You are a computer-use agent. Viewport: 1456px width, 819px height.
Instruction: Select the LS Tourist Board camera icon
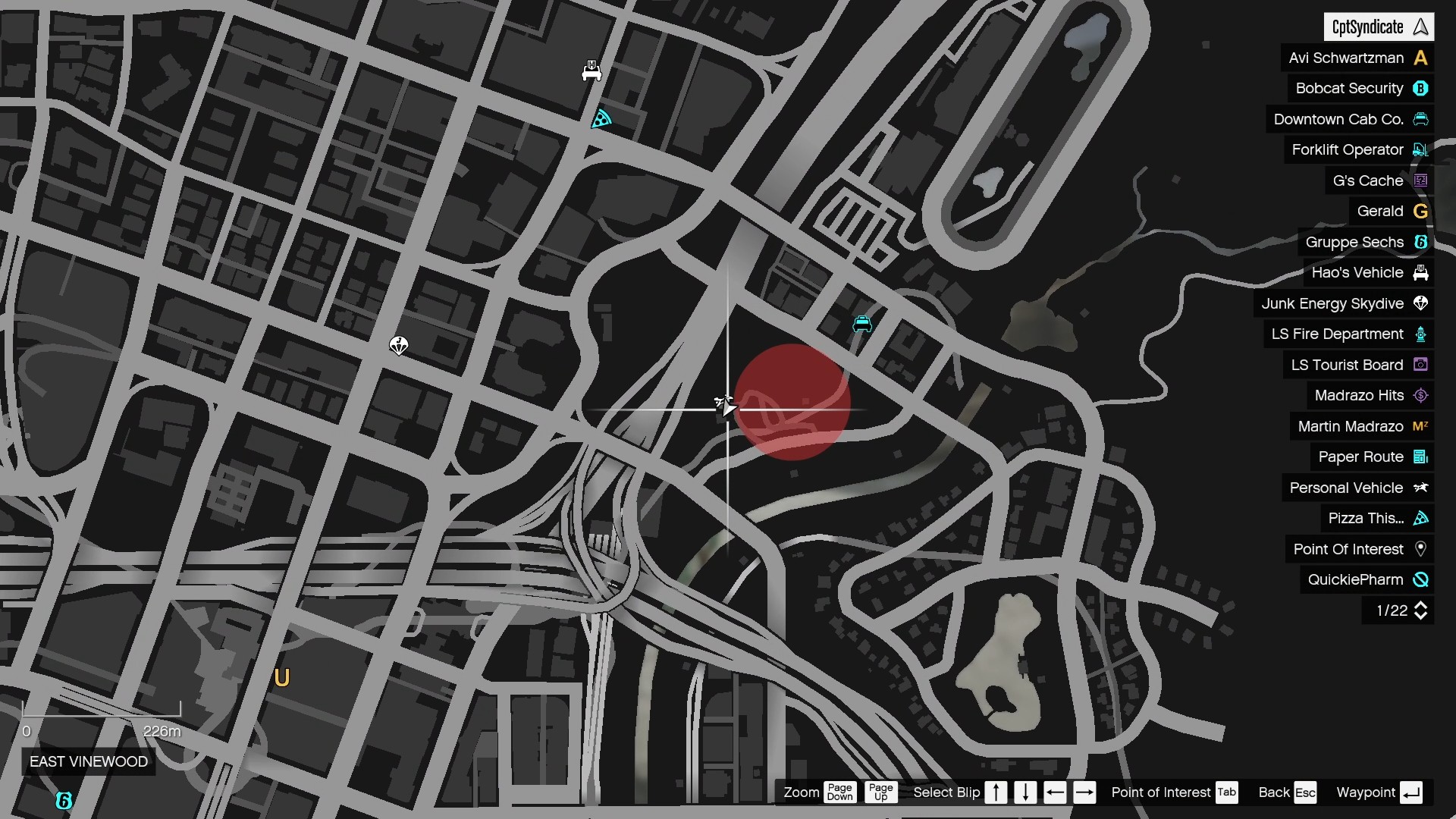coord(1421,365)
